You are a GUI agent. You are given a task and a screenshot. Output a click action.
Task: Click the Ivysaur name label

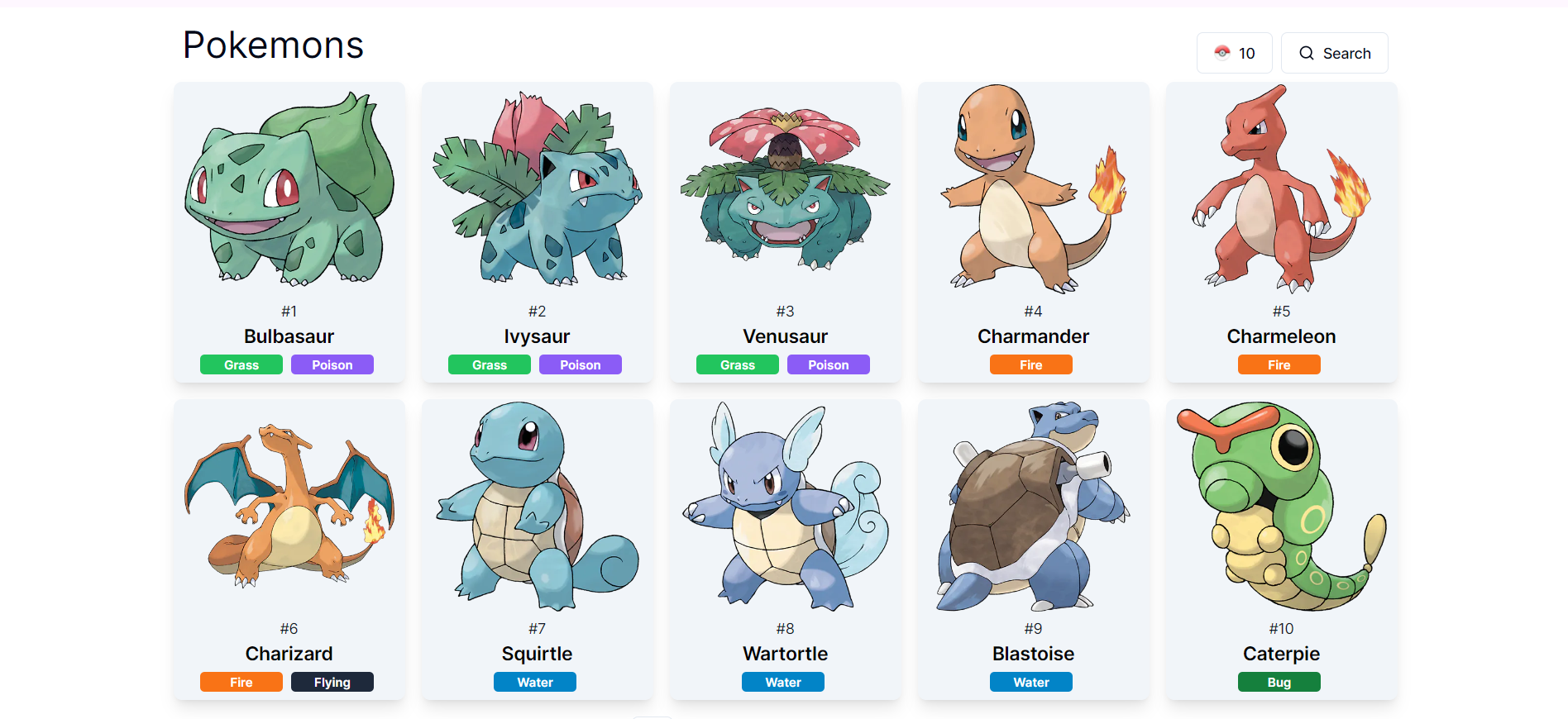click(536, 336)
